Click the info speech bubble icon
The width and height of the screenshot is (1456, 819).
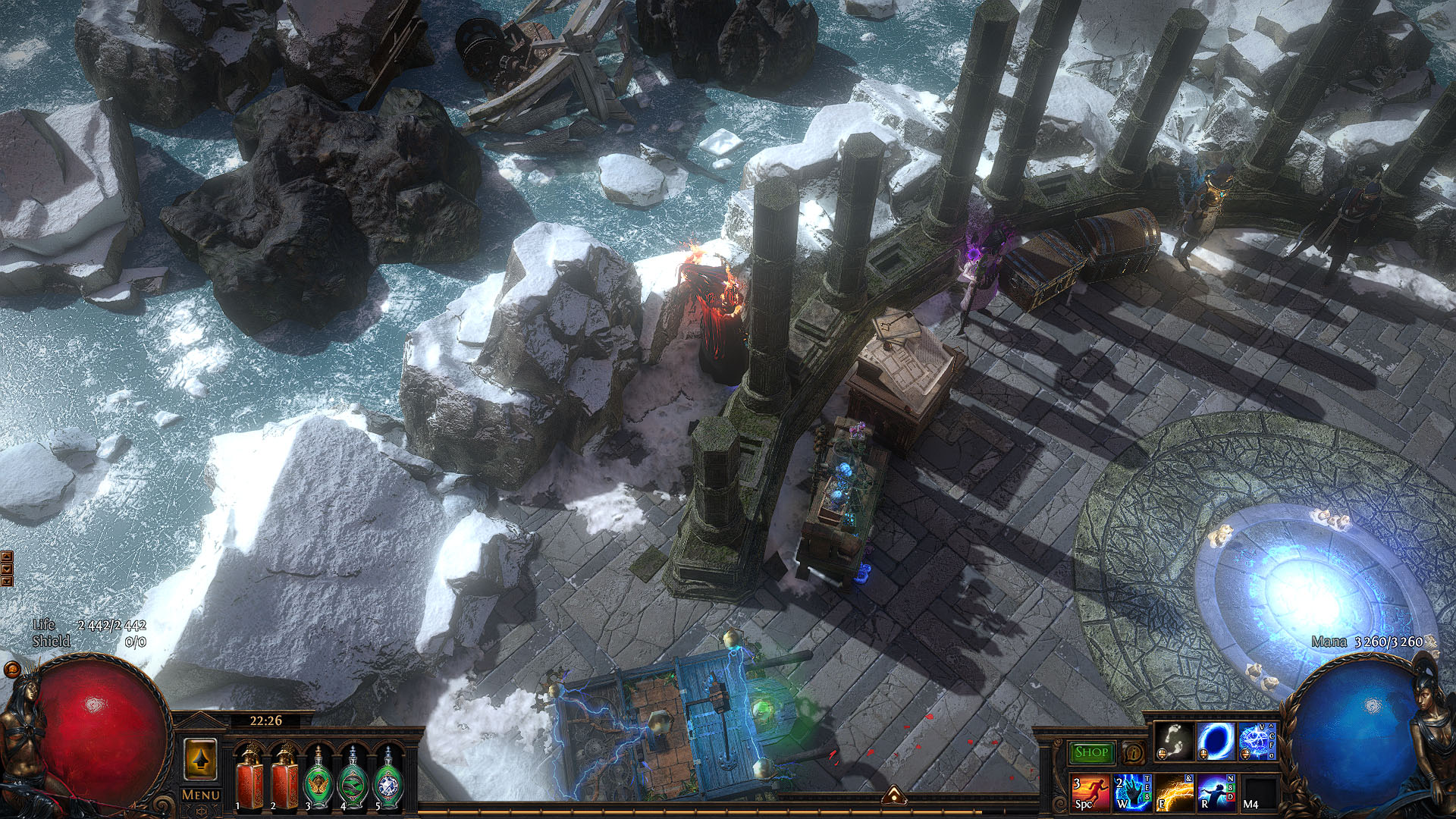coord(1133,753)
